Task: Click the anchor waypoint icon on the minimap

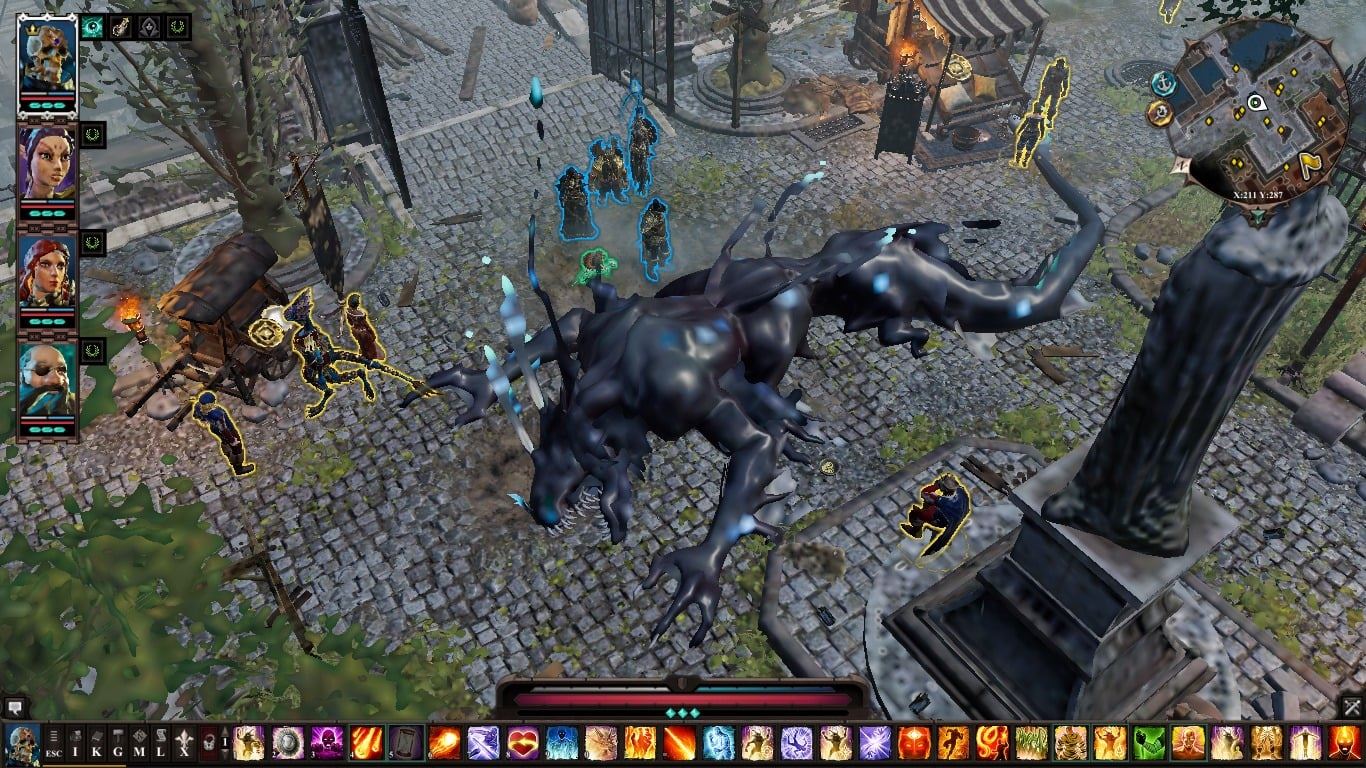Action: click(1163, 84)
